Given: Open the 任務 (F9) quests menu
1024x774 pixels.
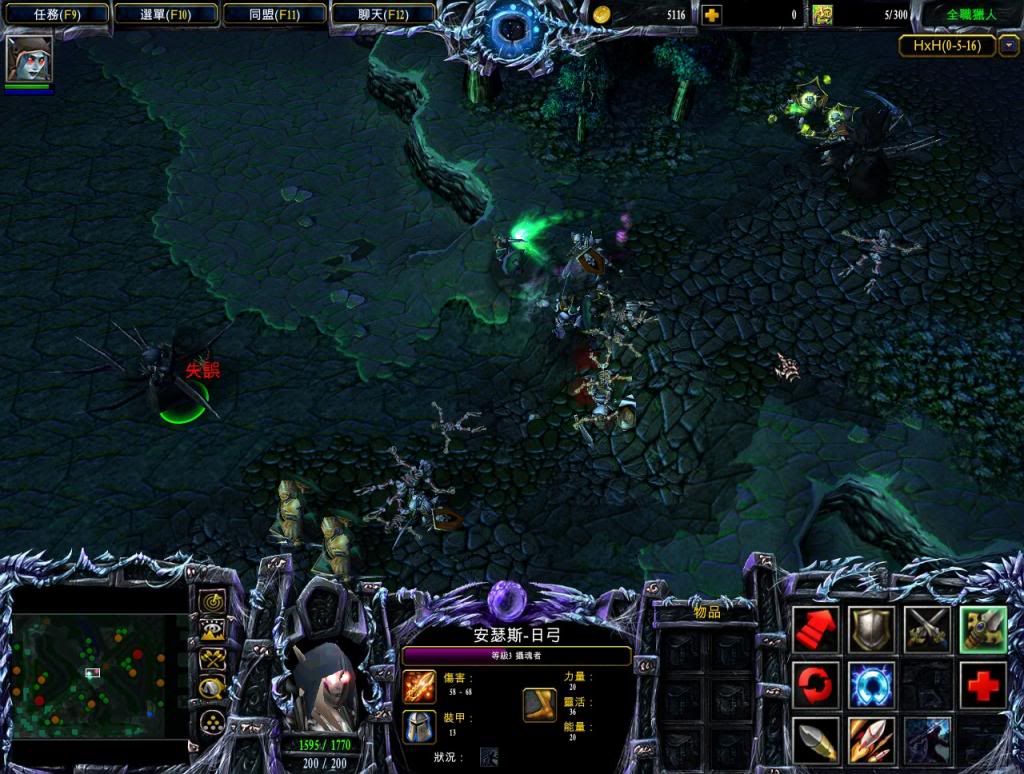Looking at the screenshot, I should tap(55, 14).
